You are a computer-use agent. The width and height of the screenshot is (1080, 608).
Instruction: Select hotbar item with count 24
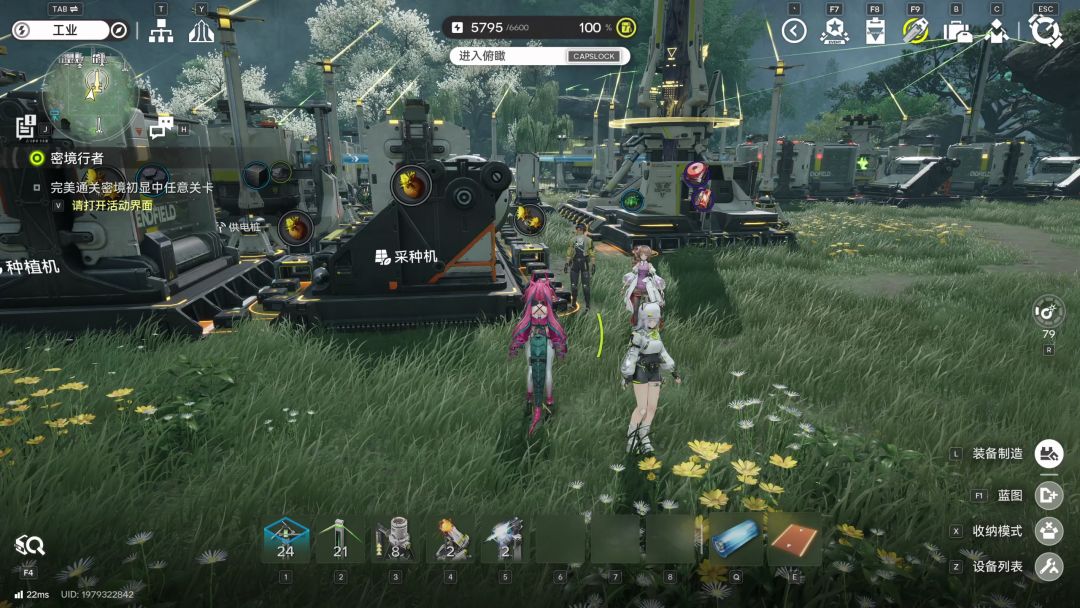tap(285, 540)
